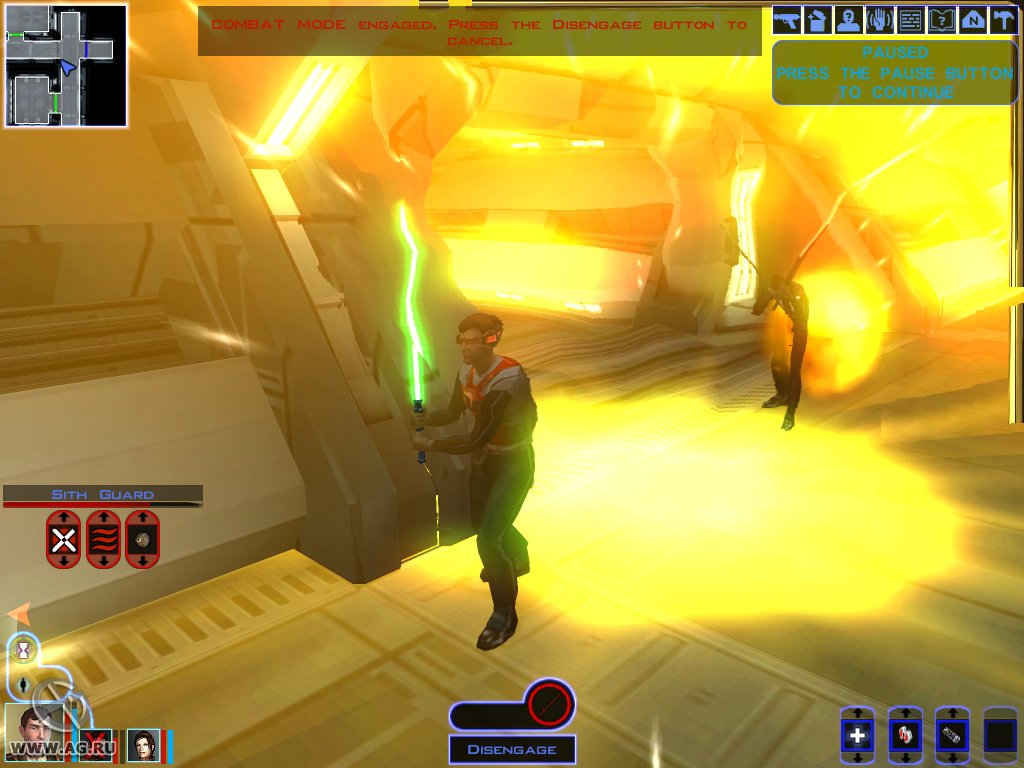1024x768 pixels.
Task: Open the inventory box icon
Action: [818, 19]
